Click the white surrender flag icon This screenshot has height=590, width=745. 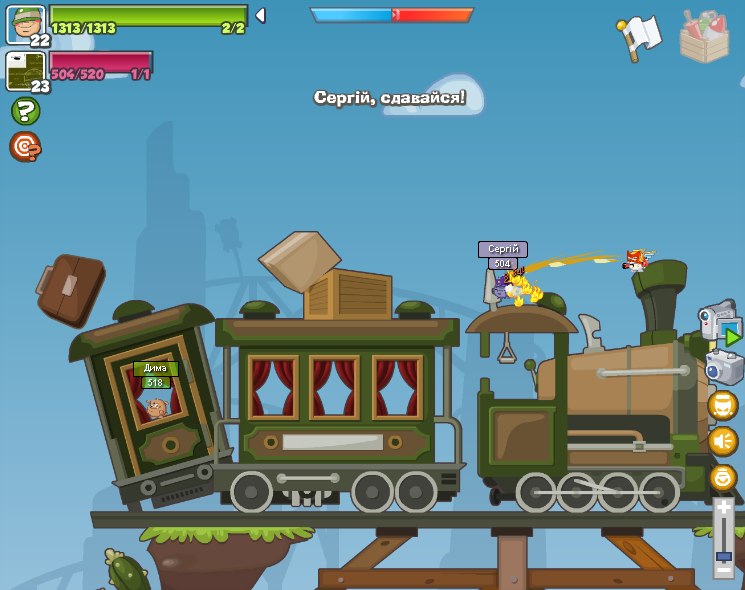click(x=640, y=37)
